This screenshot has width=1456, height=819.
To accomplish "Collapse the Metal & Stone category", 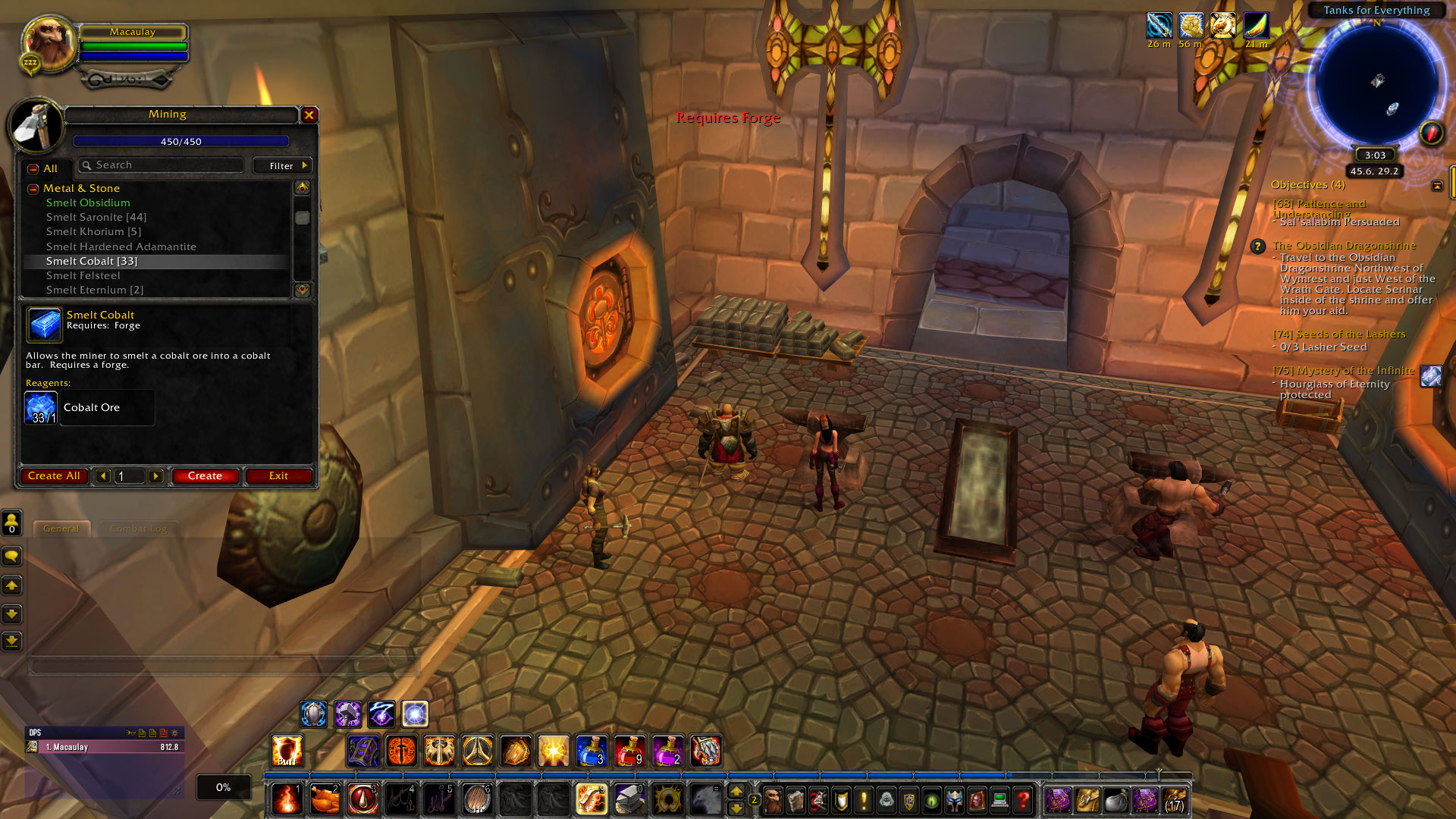I will (32, 188).
